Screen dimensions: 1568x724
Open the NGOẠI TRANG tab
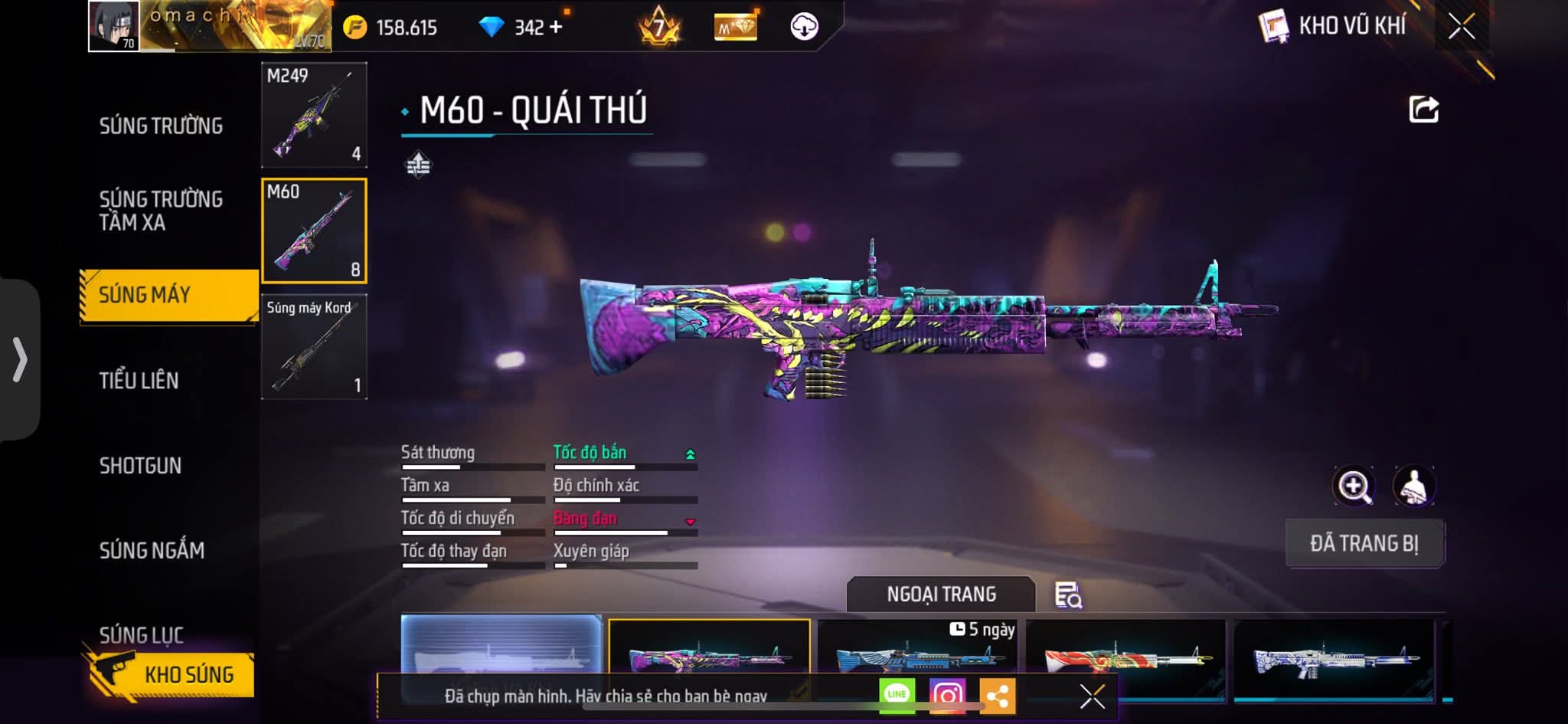point(941,595)
